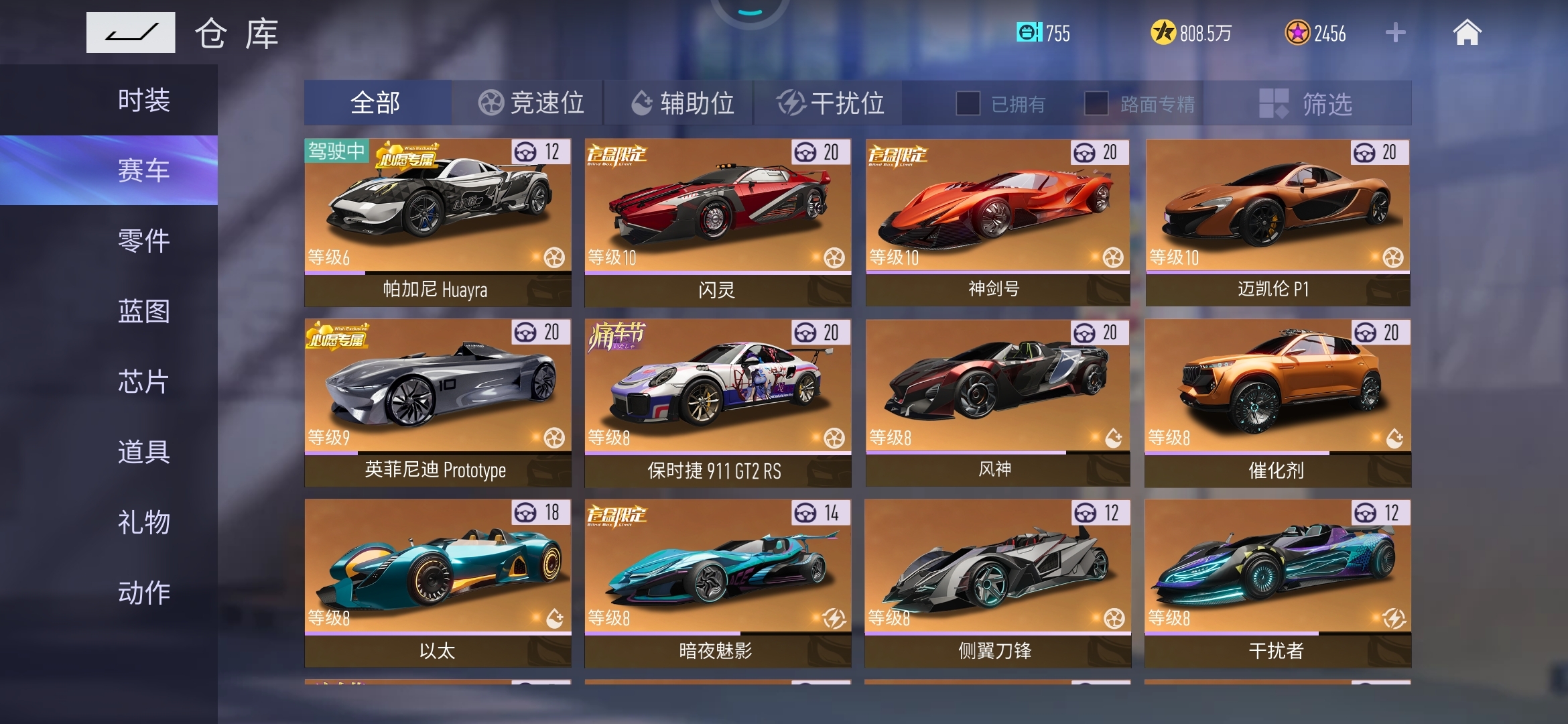Open the 动作 section

(x=143, y=593)
